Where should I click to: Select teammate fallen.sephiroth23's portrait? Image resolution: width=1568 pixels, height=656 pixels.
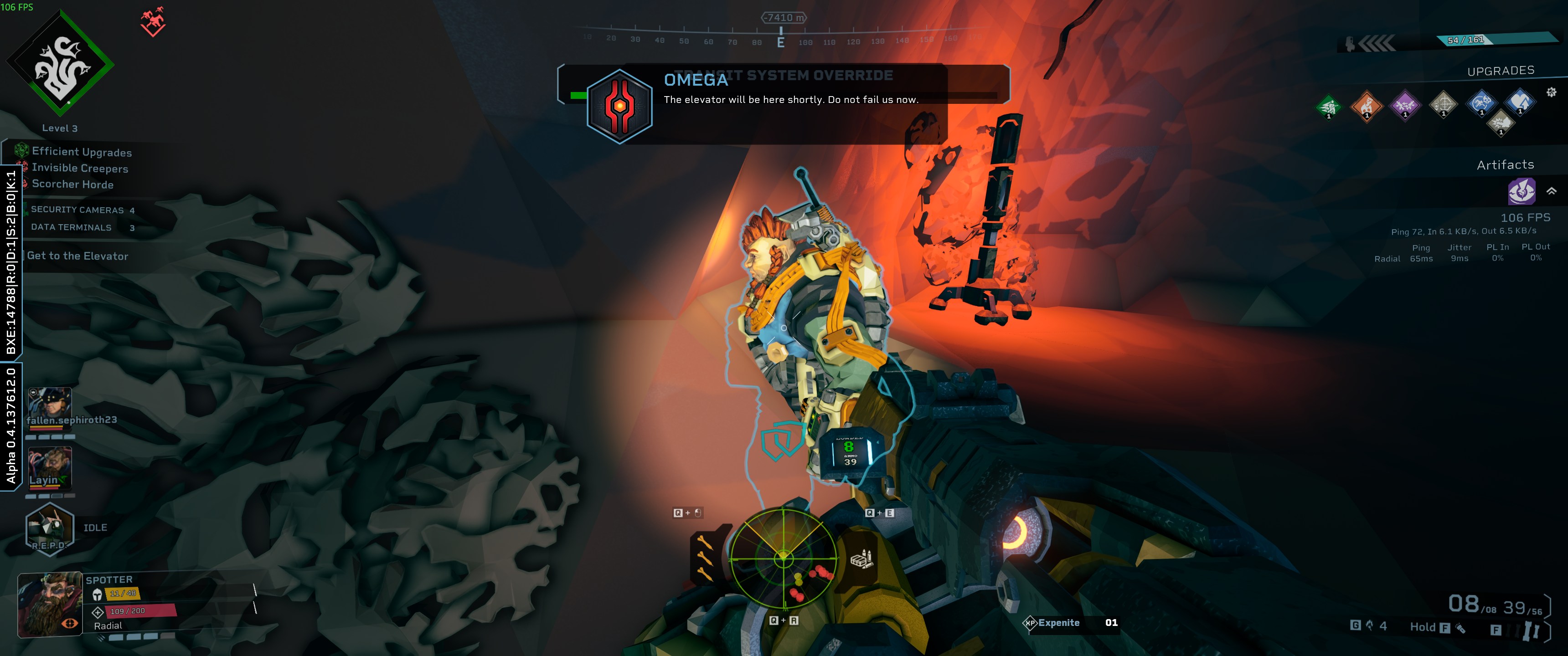[x=50, y=402]
